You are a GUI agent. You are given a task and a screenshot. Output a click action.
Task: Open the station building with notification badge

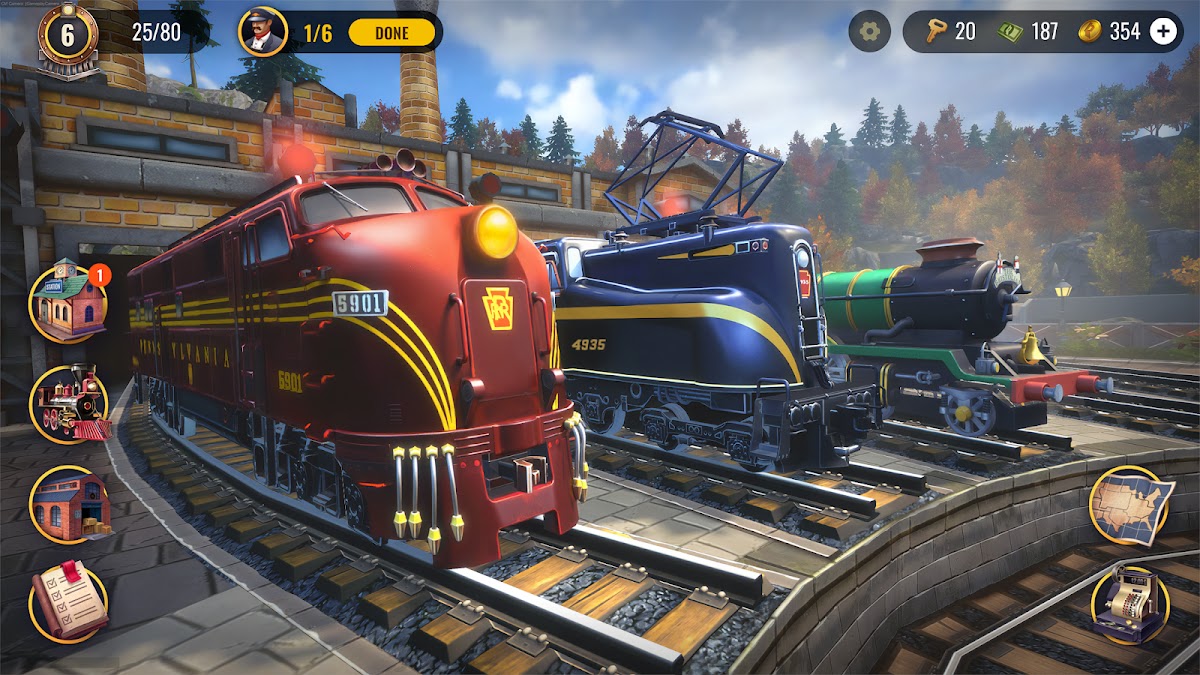[x=69, y=303]
